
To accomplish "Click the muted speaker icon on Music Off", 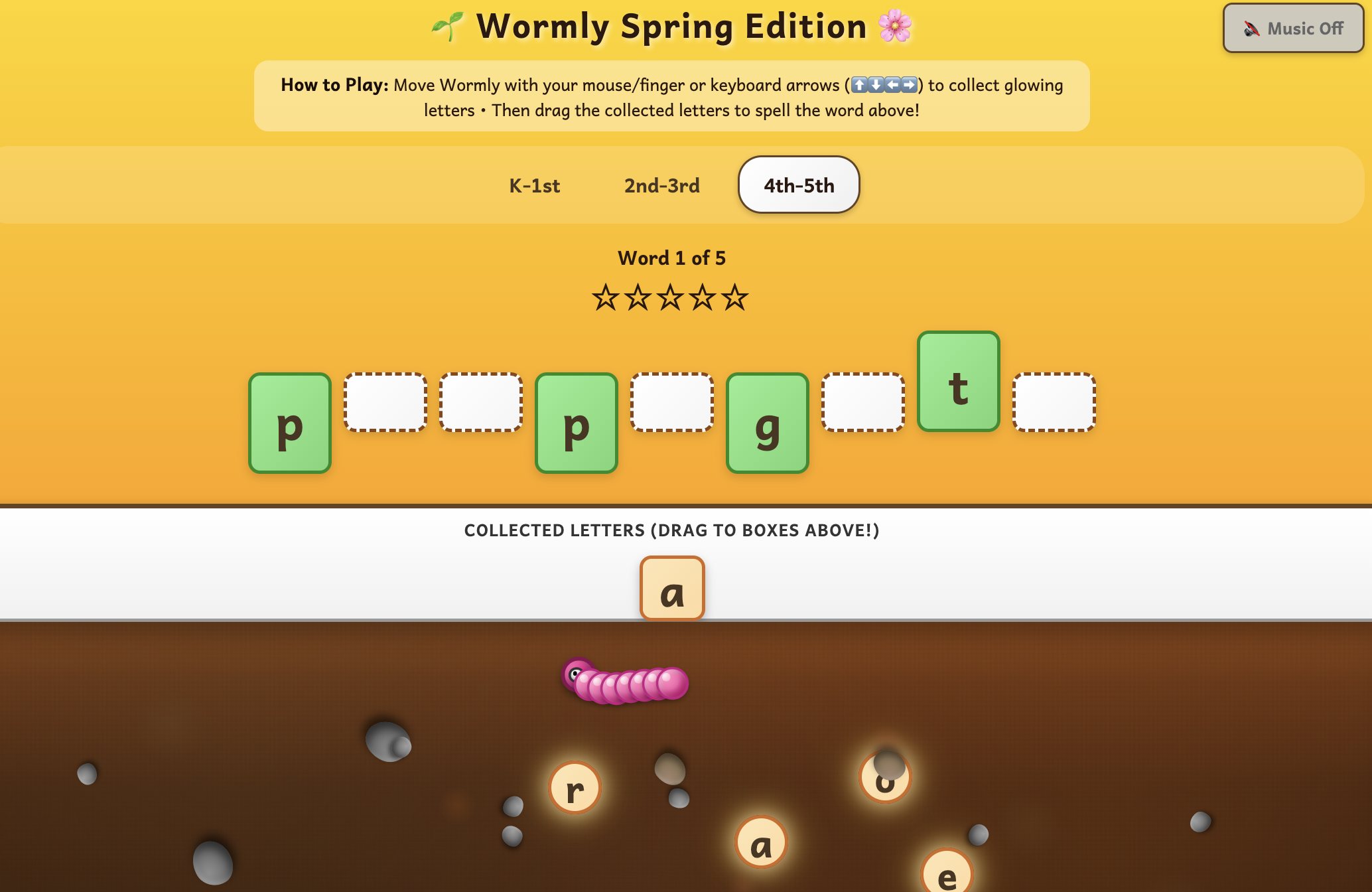I will pyautogui.click(x=1250, y=28).
